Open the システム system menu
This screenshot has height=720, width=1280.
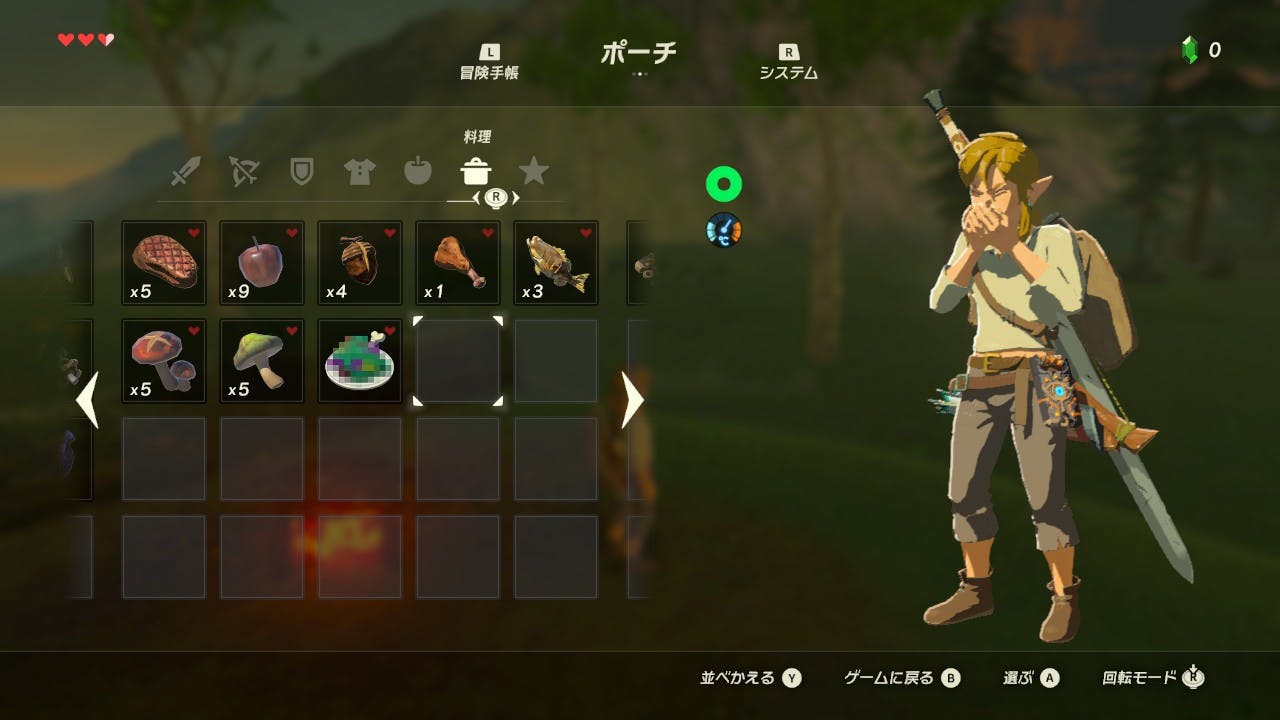click(x=788, y=63)
